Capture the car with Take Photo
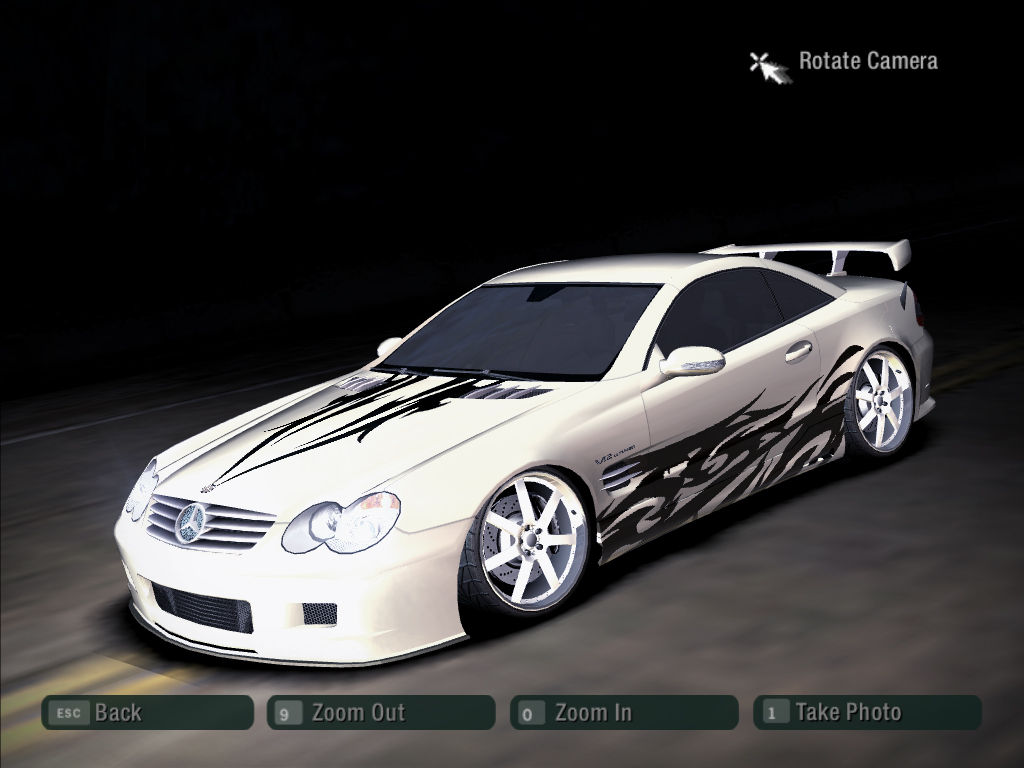This screenshot has width=1024, height=768. (867, 713)
